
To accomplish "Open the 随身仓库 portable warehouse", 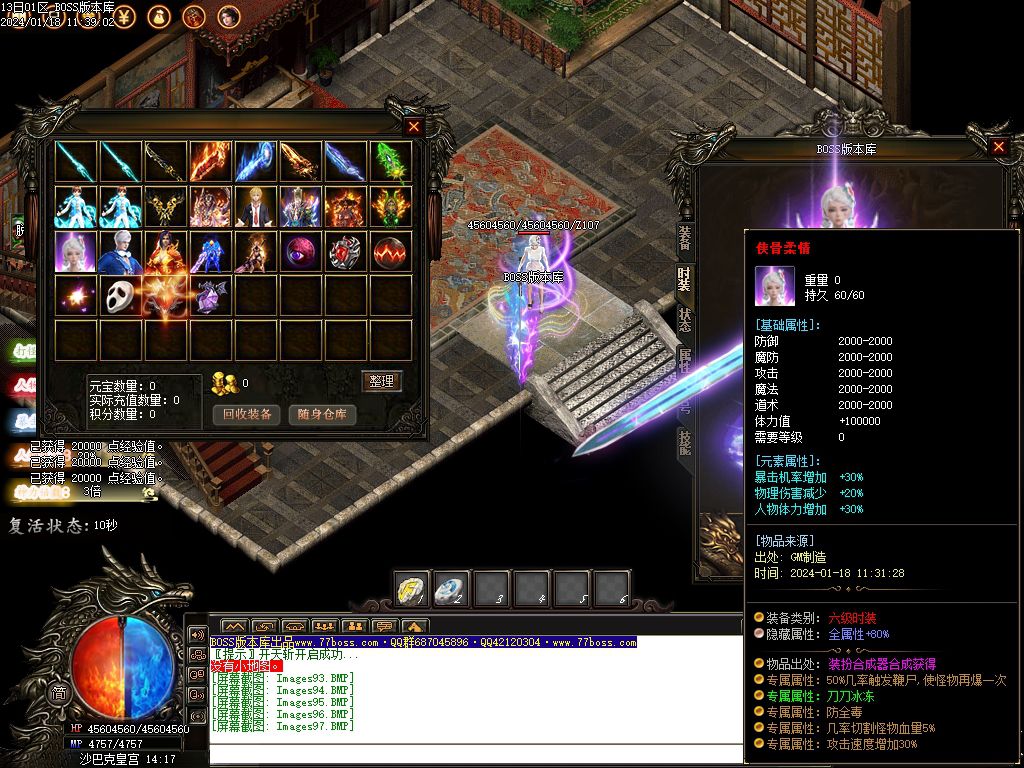I will pos(322,414).
